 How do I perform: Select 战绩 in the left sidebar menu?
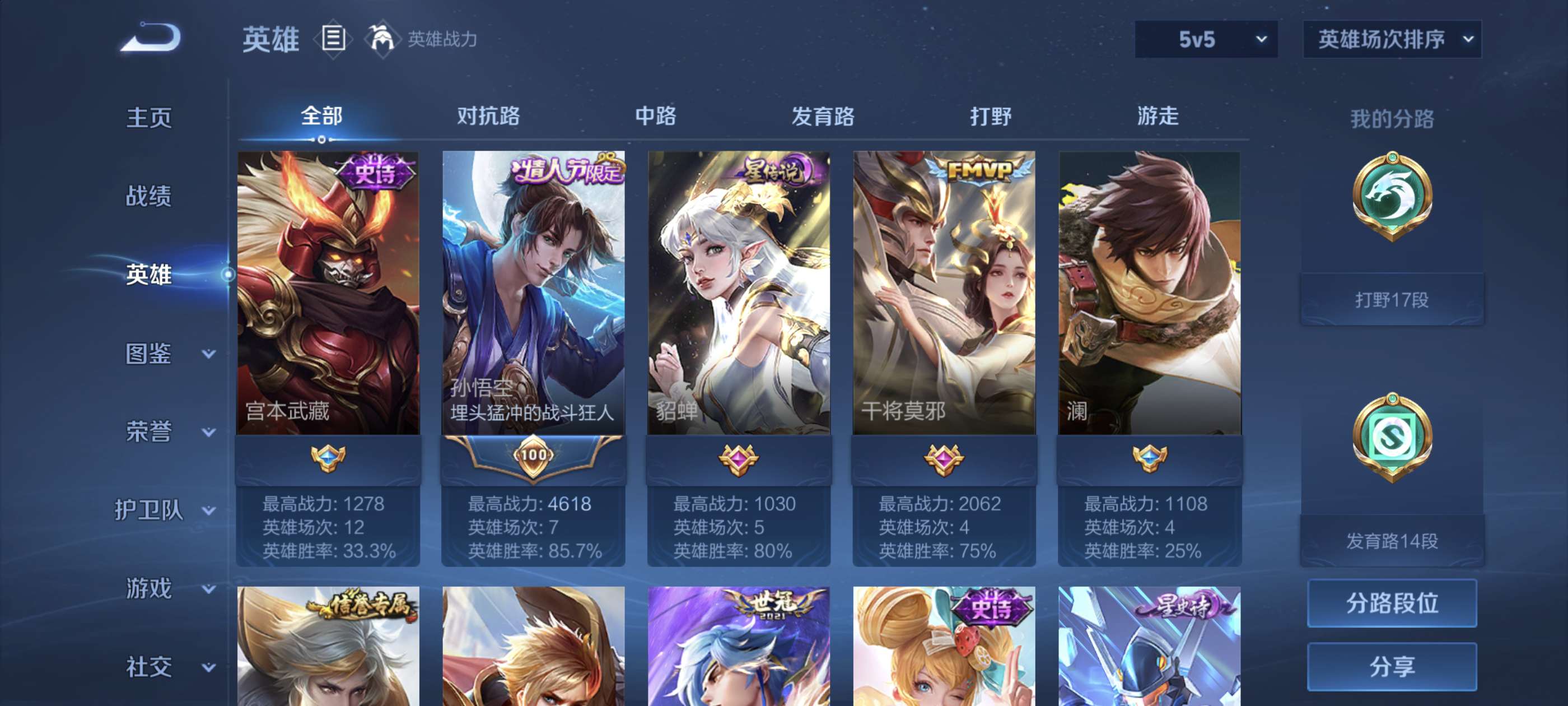pos(147,197)
